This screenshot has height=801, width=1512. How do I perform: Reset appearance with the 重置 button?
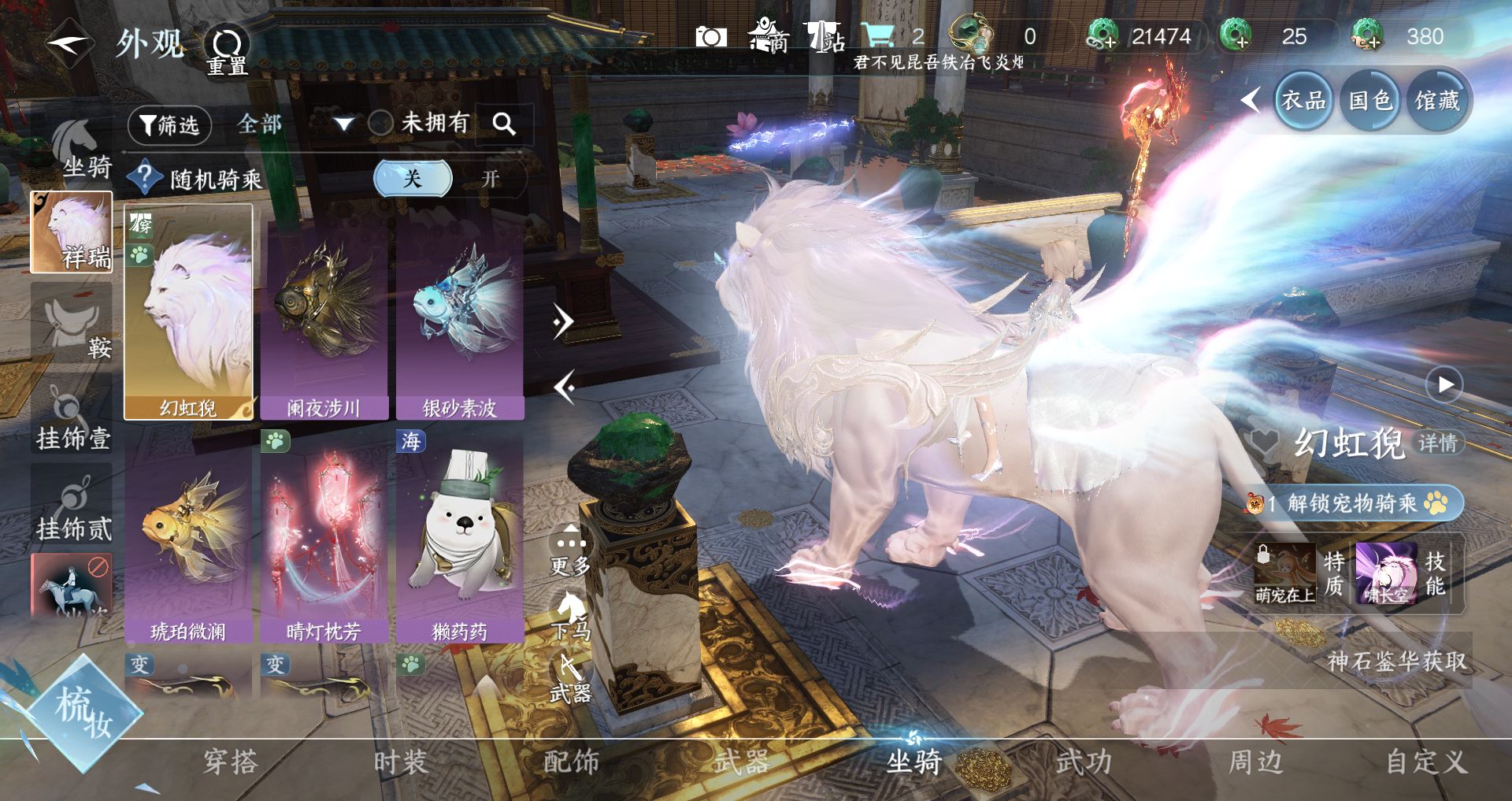tap(227, 49)
